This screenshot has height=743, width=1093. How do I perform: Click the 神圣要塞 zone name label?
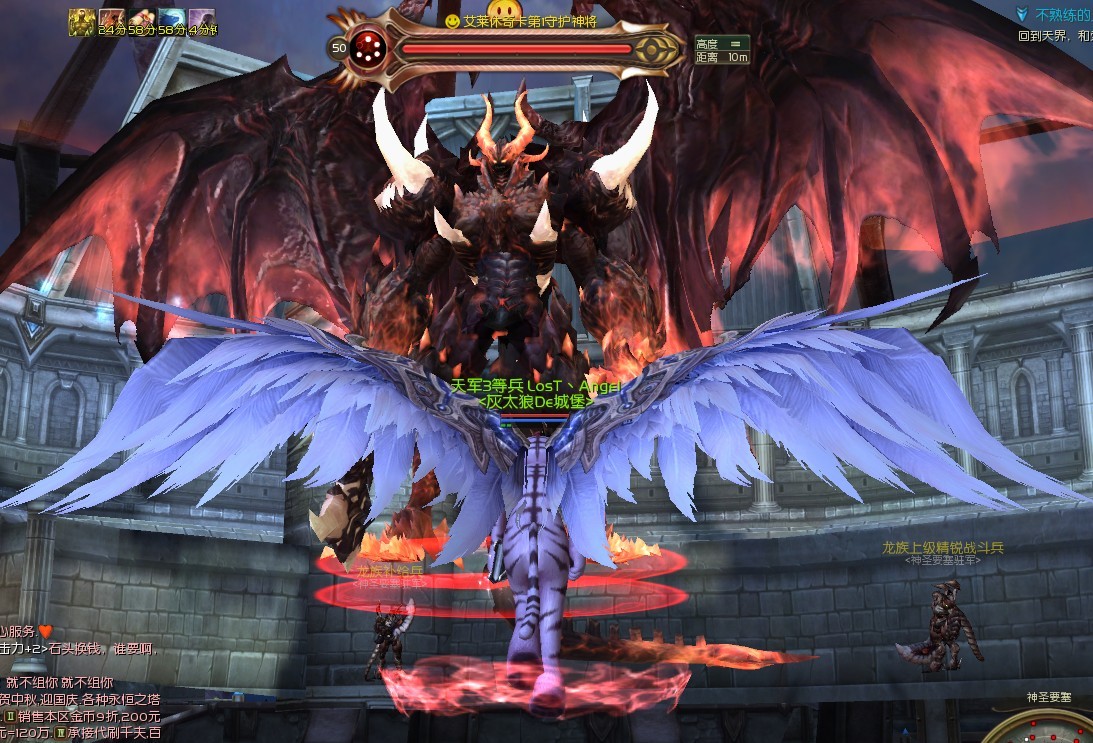click(1048, 697)
